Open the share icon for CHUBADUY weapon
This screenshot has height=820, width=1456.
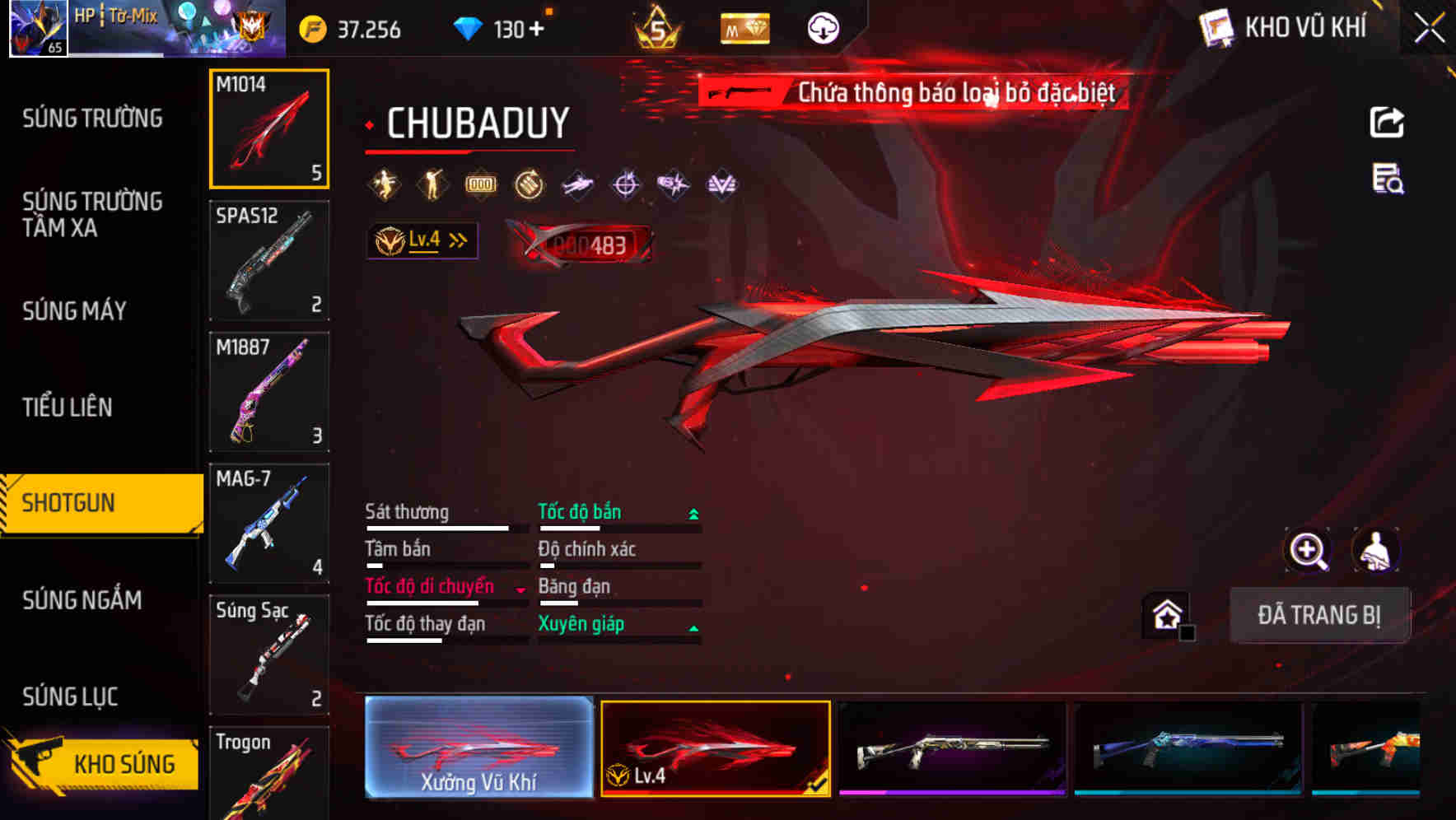click(1388, 122)
